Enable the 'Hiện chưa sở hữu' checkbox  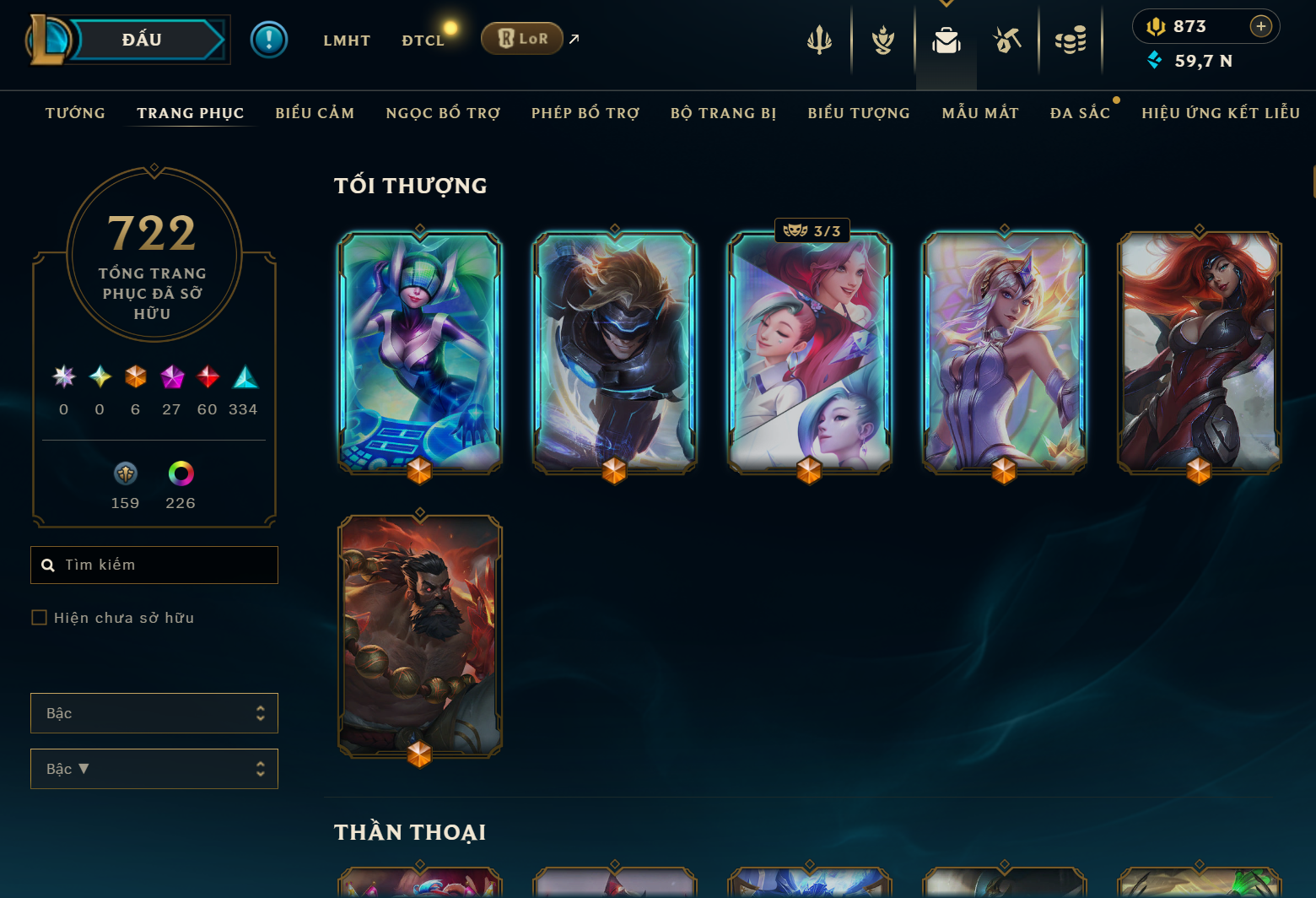39,617
